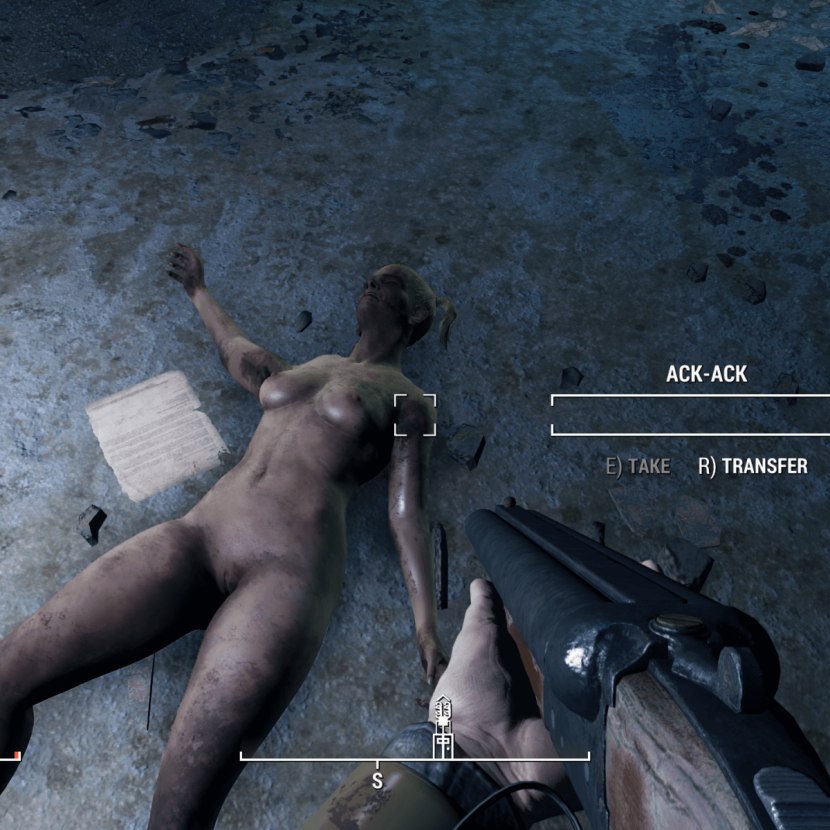
Task: Open the Transfer menu for Ack-Ack
Action: (x=753, y=467)
